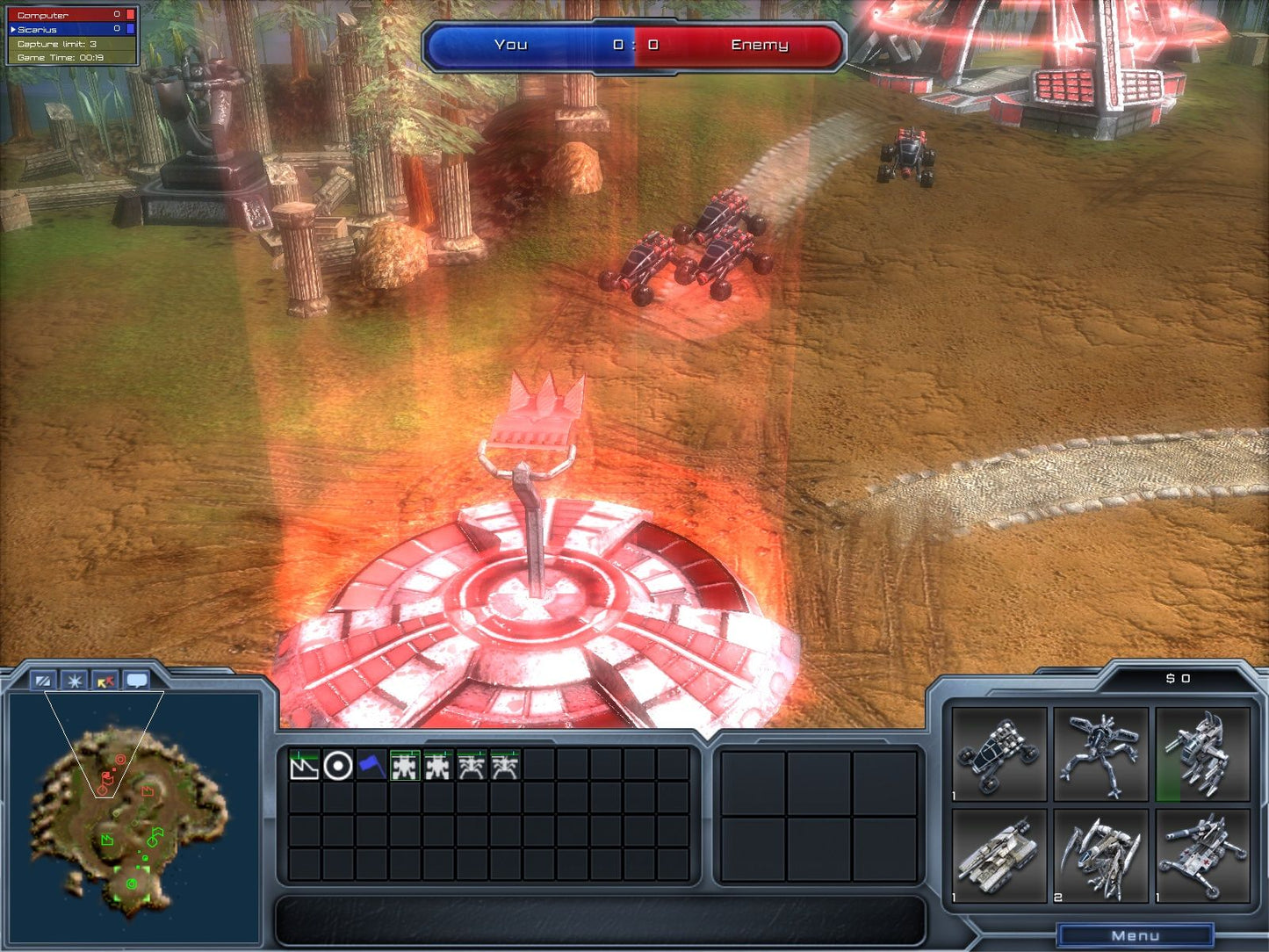Deselect the highlighted buggy unit portrait

pos(406,766)
